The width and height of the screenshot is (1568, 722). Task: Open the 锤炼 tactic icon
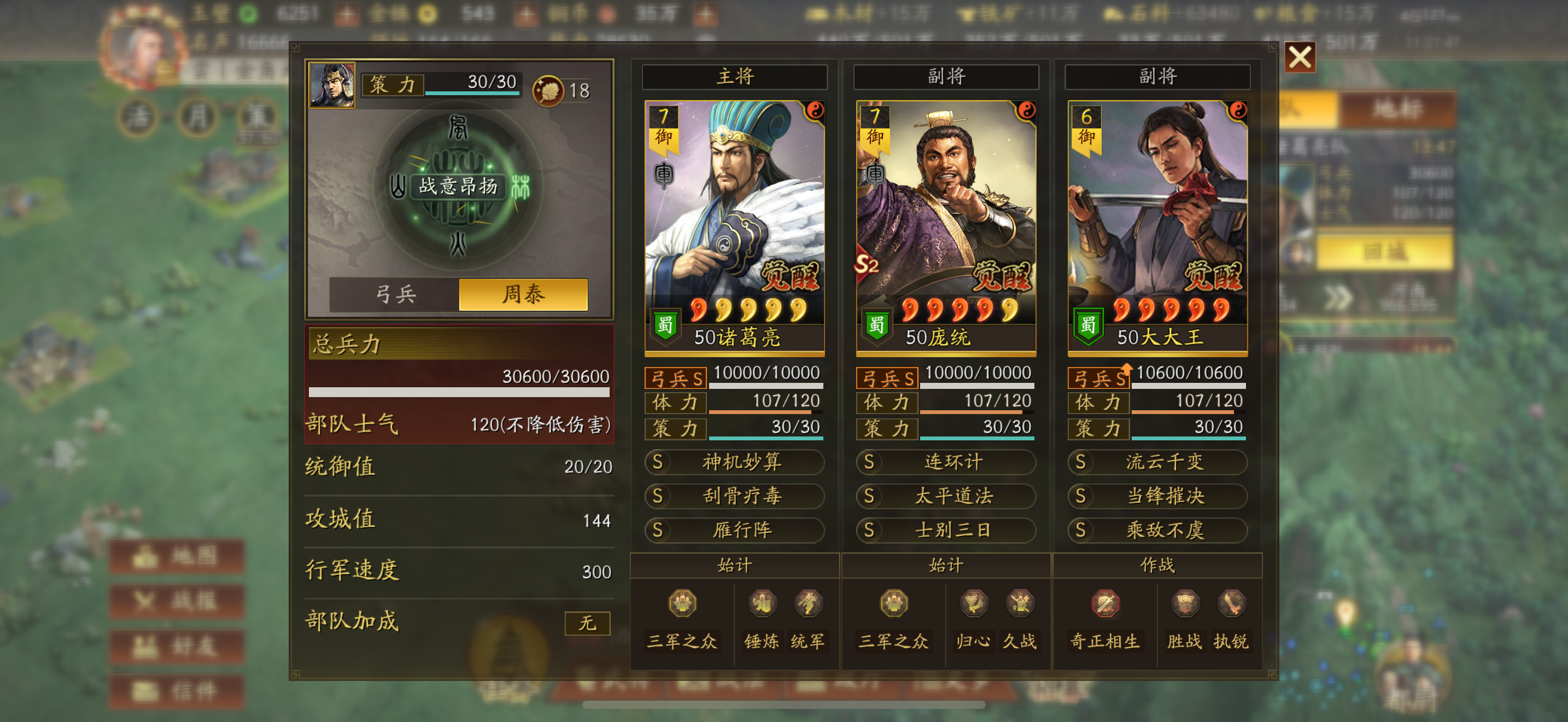coord(762,604)
